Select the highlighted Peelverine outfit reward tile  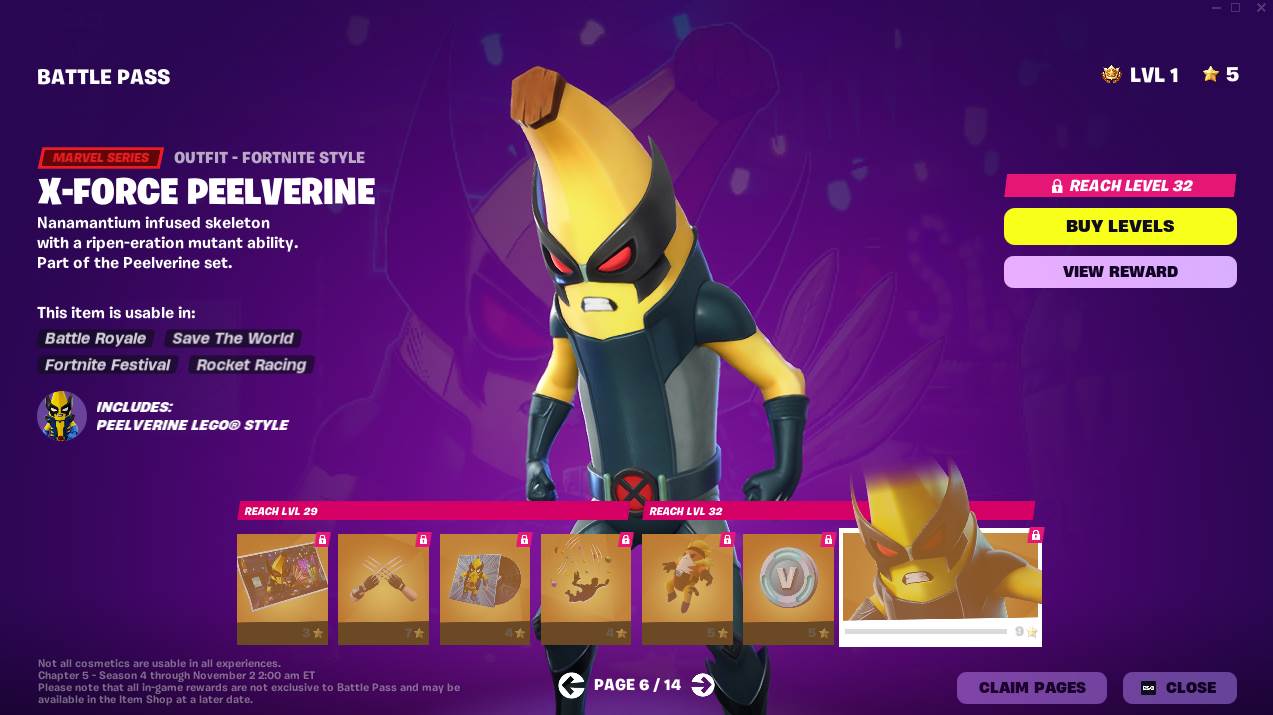click(940, 588)
